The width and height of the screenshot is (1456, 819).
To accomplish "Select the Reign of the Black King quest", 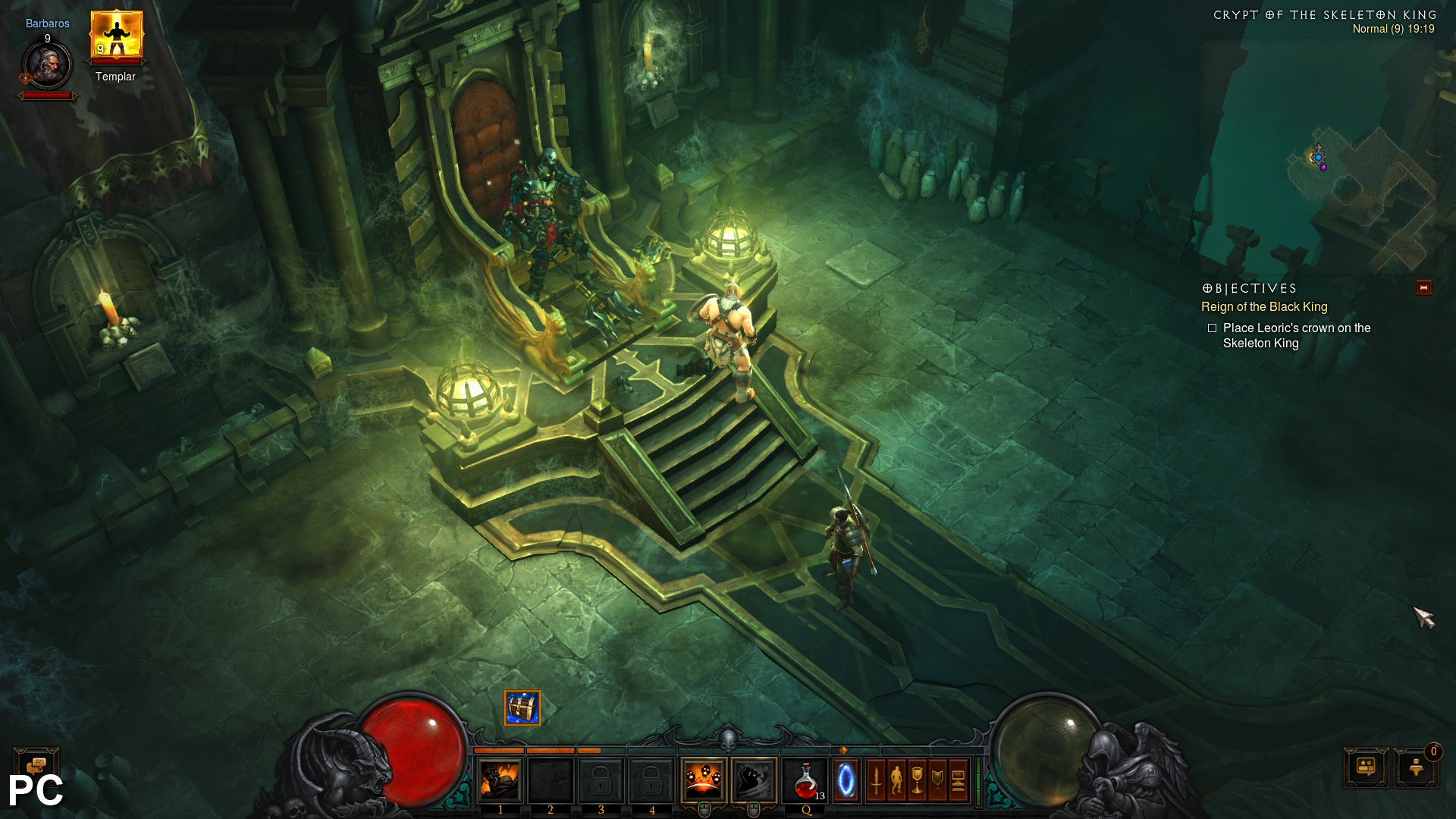I will point(1263,307).
